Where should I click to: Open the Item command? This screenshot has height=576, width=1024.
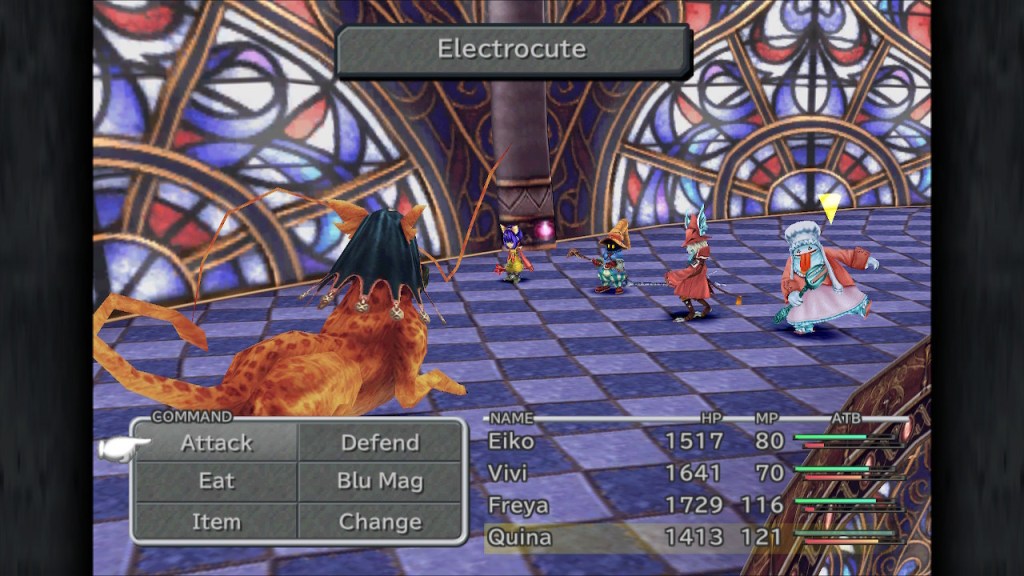(216, 521)
